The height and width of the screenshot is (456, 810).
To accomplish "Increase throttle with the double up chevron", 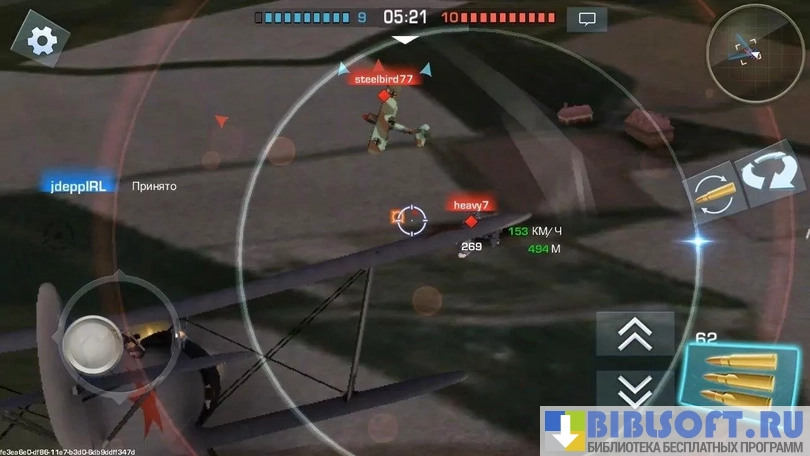I will tap(635, 334).
